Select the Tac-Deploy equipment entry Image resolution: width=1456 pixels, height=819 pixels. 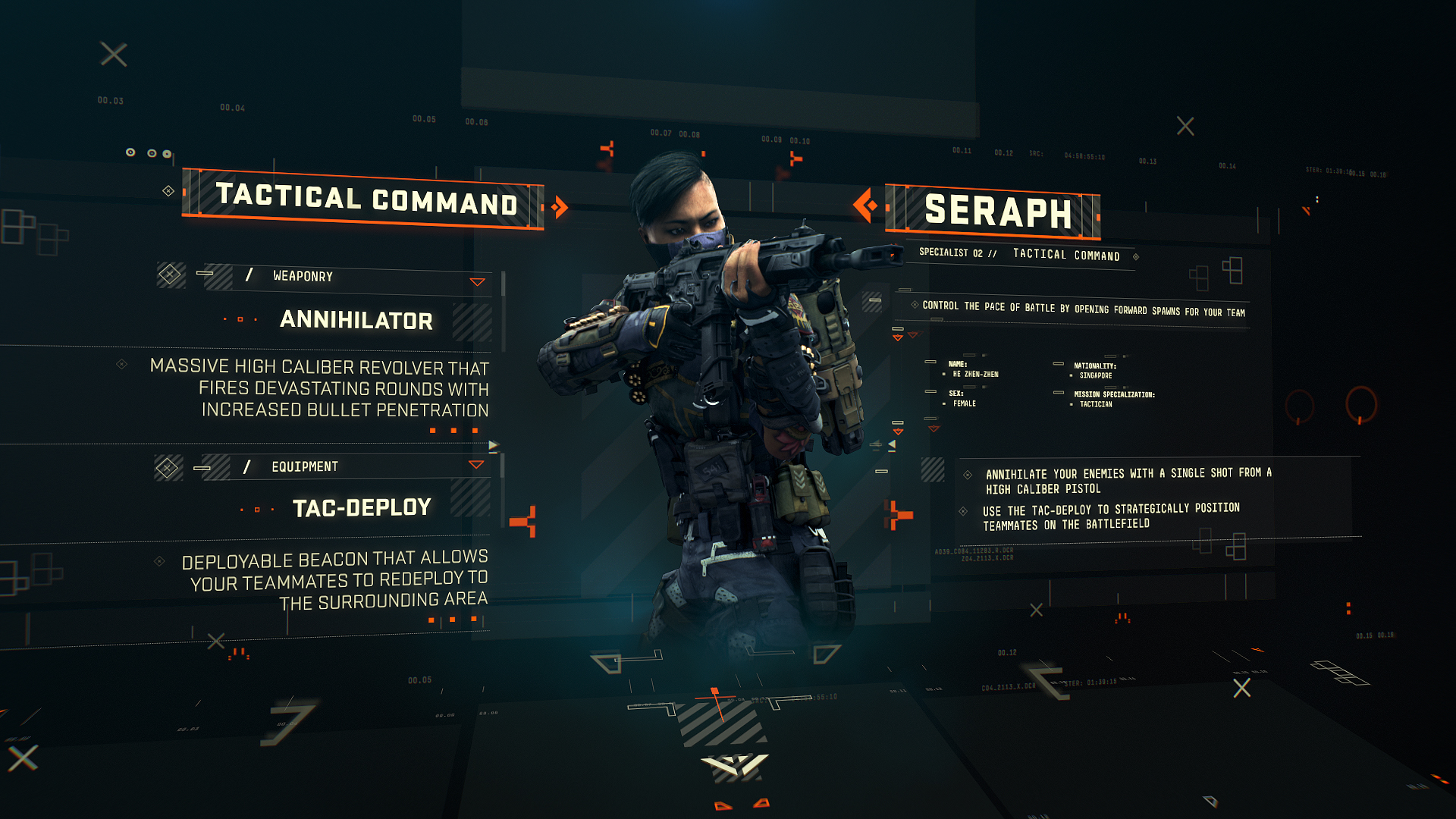362,507
